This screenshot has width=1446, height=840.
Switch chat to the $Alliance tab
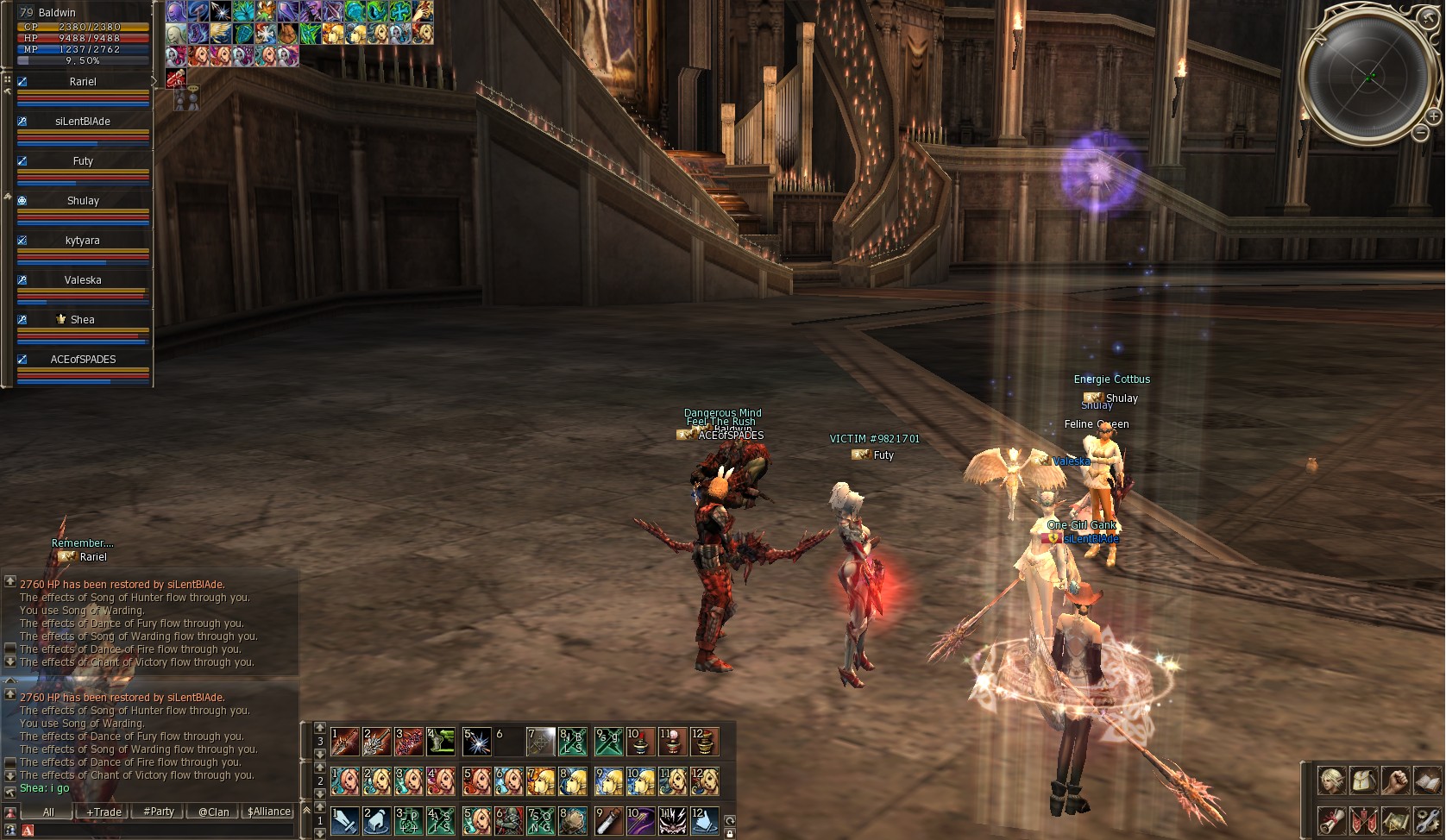[269, 812]
